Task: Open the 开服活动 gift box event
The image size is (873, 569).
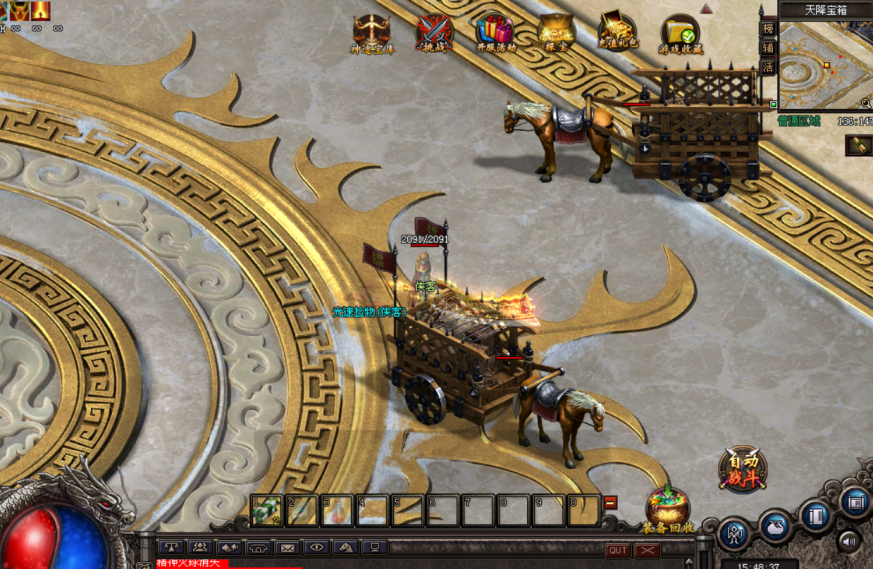Action: [x=494, y=31]
